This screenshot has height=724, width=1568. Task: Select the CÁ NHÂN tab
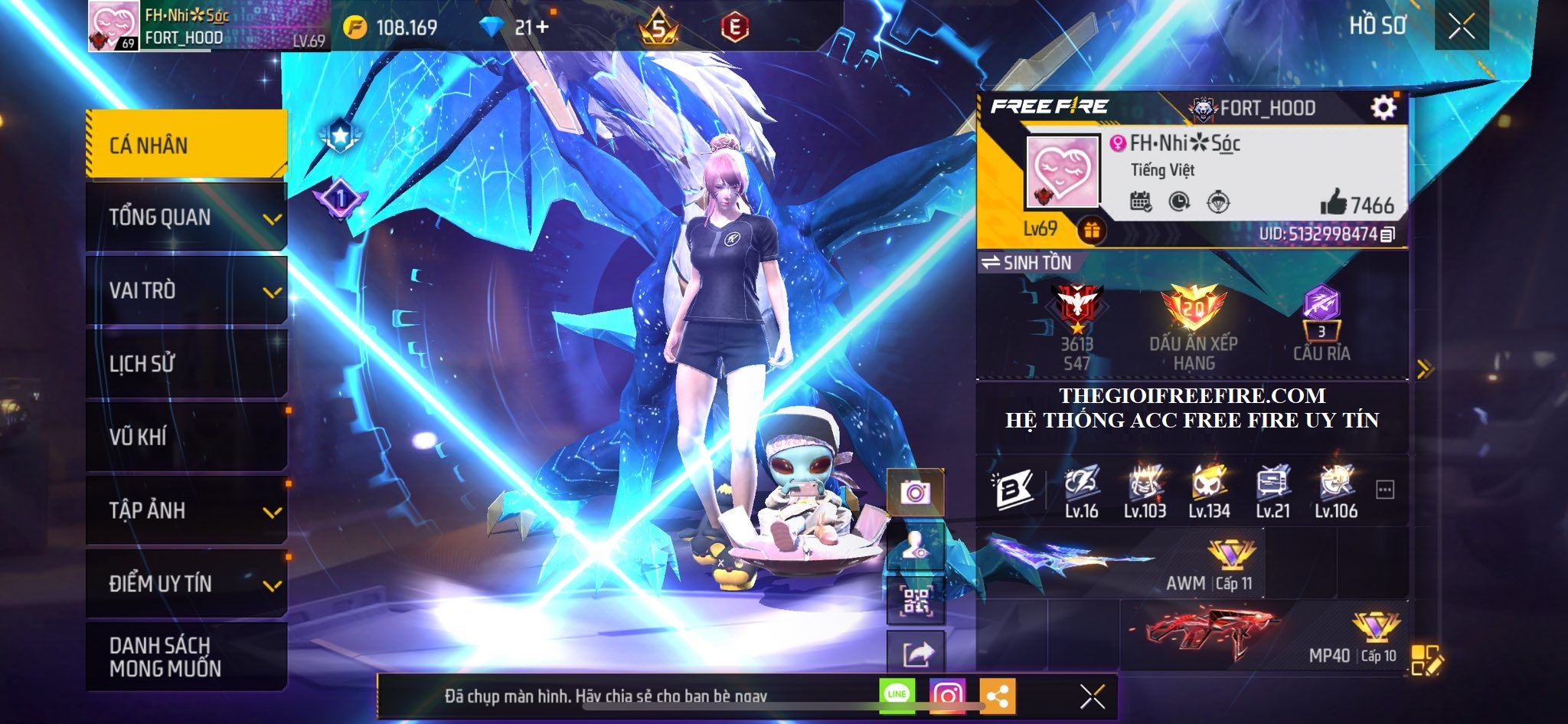pos(186,145)
